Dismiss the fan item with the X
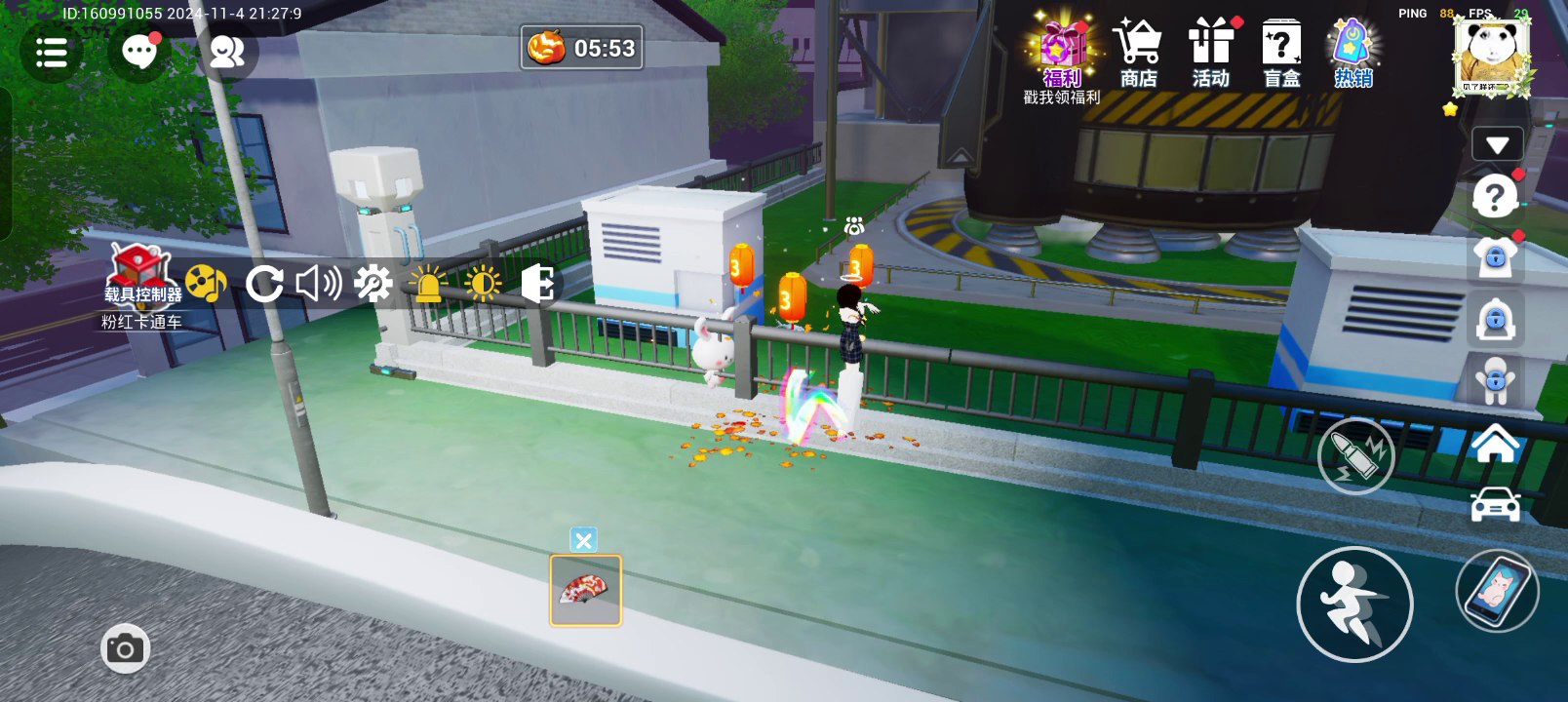1568x702 pixels. (x=583, y=540)
